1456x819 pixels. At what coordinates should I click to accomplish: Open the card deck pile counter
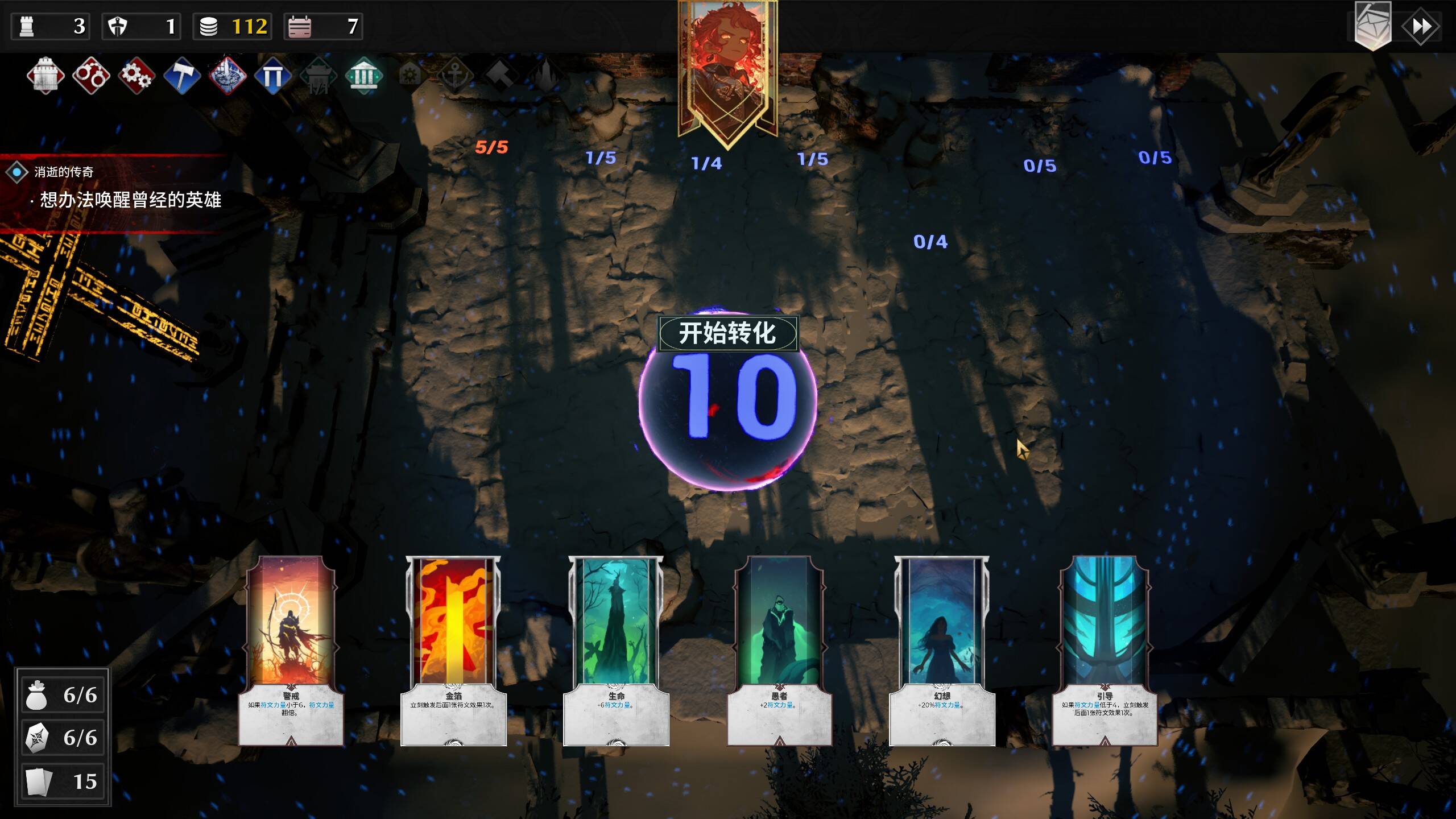(63, 781)
